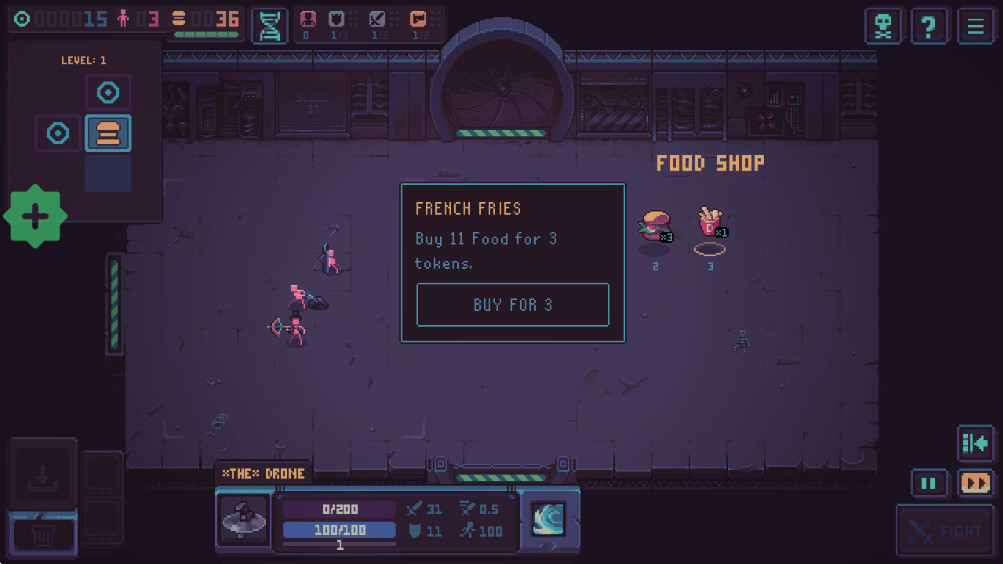
Task: Click the collapse panel arrow button
Action: point(974,443)
